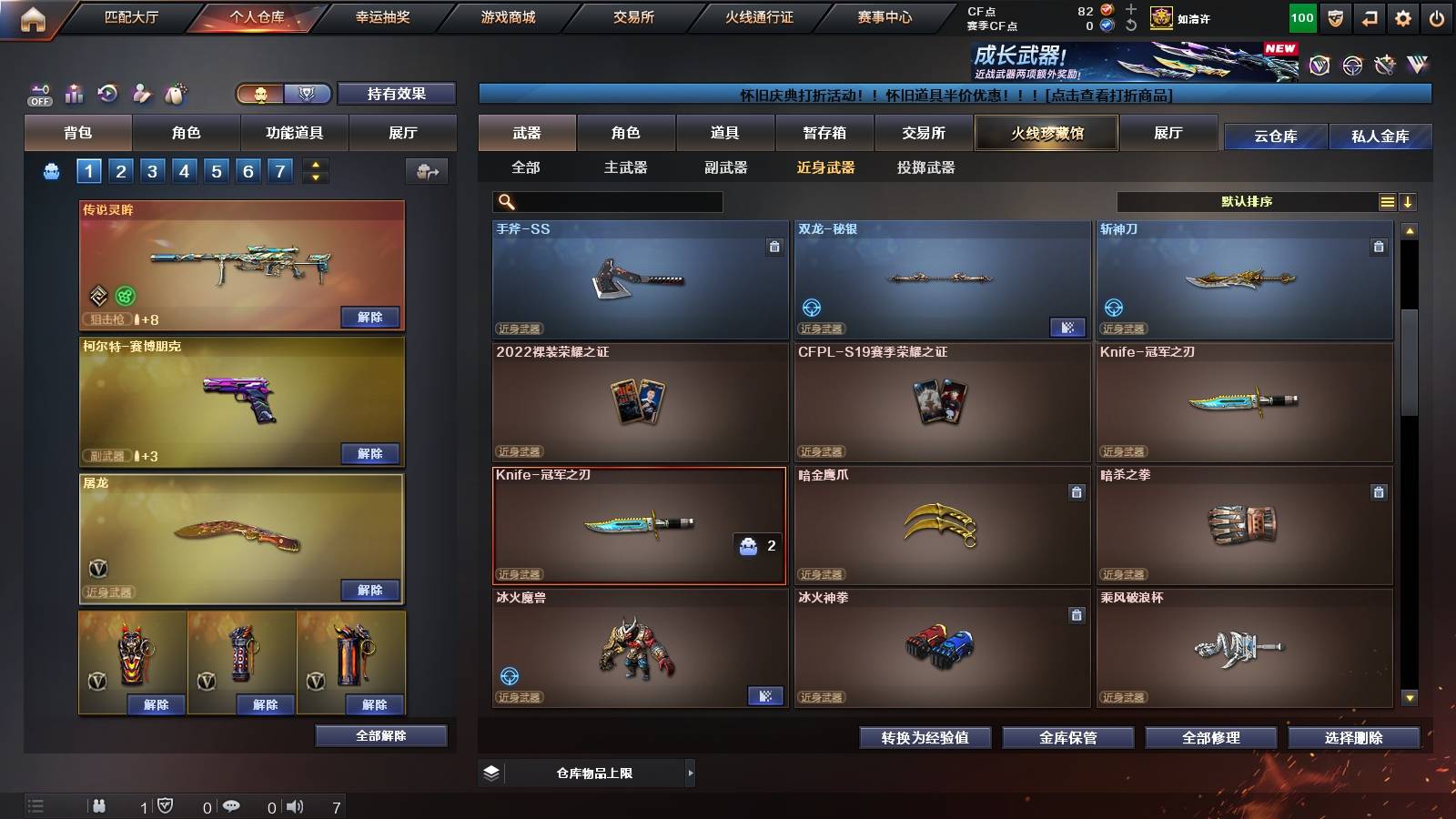1456x819 pixels.
Task: Toggle the OFF key switch icon
Action: click(38, 93)
